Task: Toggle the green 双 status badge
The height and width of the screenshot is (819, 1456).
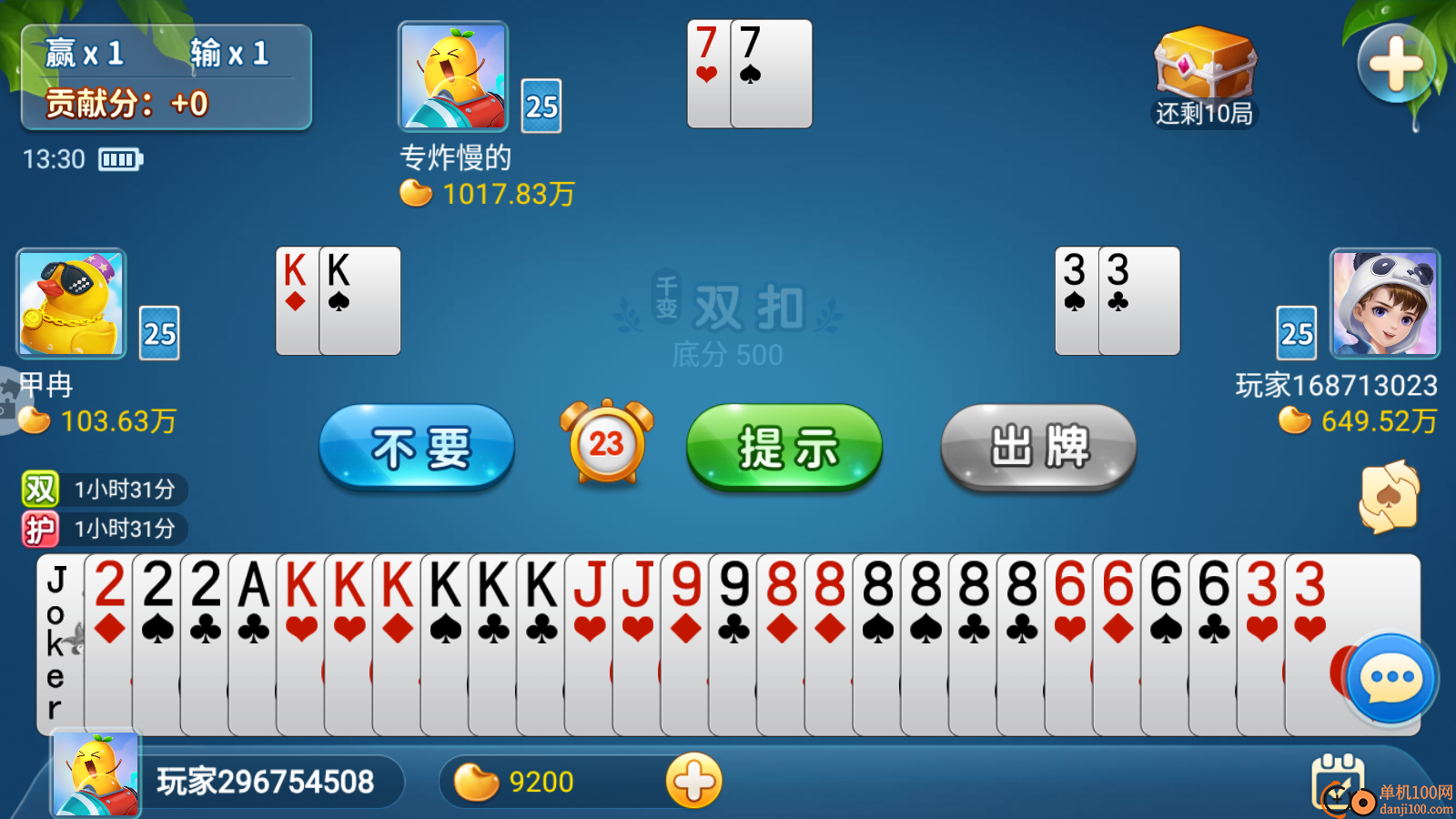Action: [41, 490]
